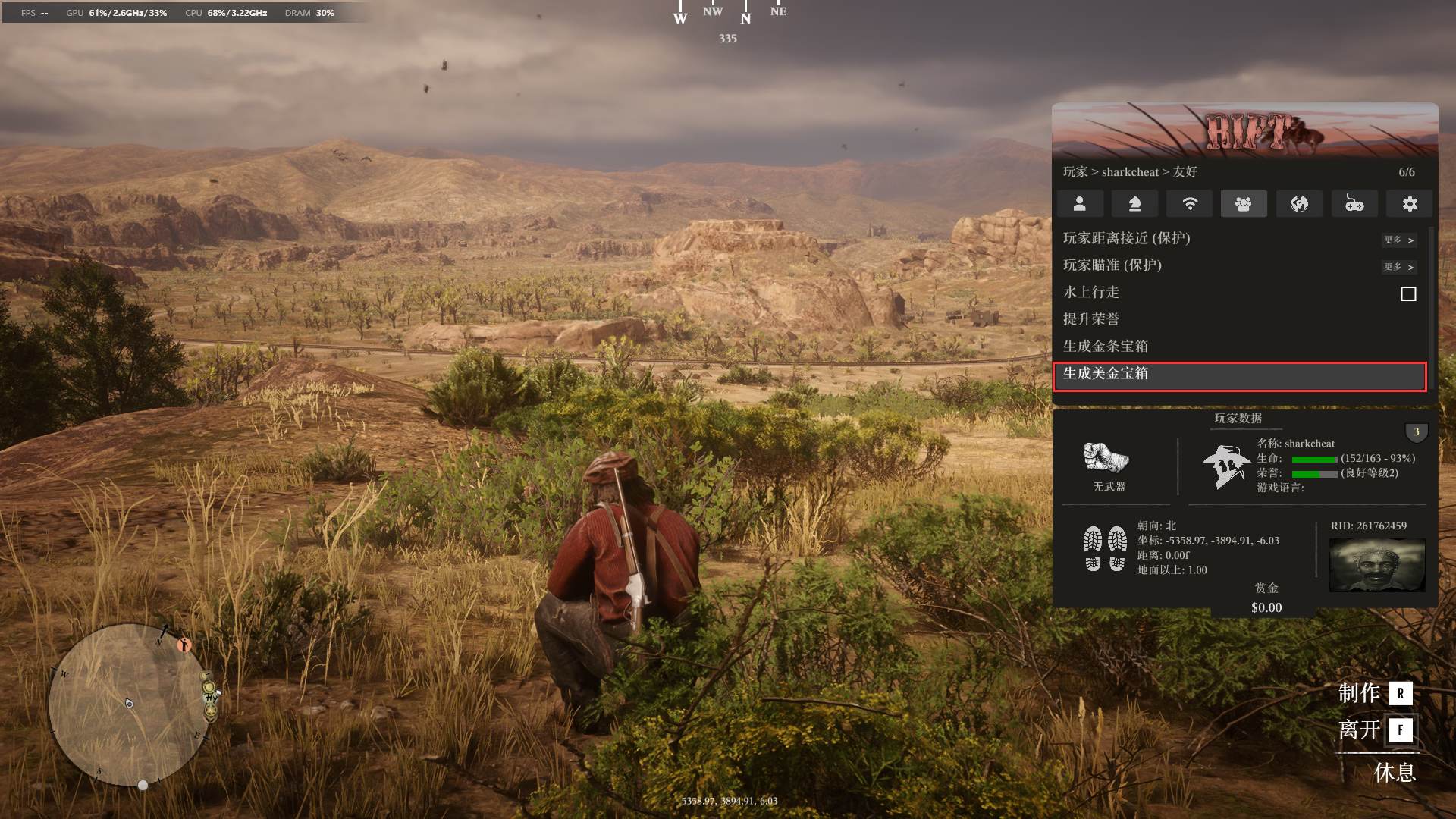Open the gamepad controller tab
This screenshot has width=1456, height=819.
[1354, 204]
